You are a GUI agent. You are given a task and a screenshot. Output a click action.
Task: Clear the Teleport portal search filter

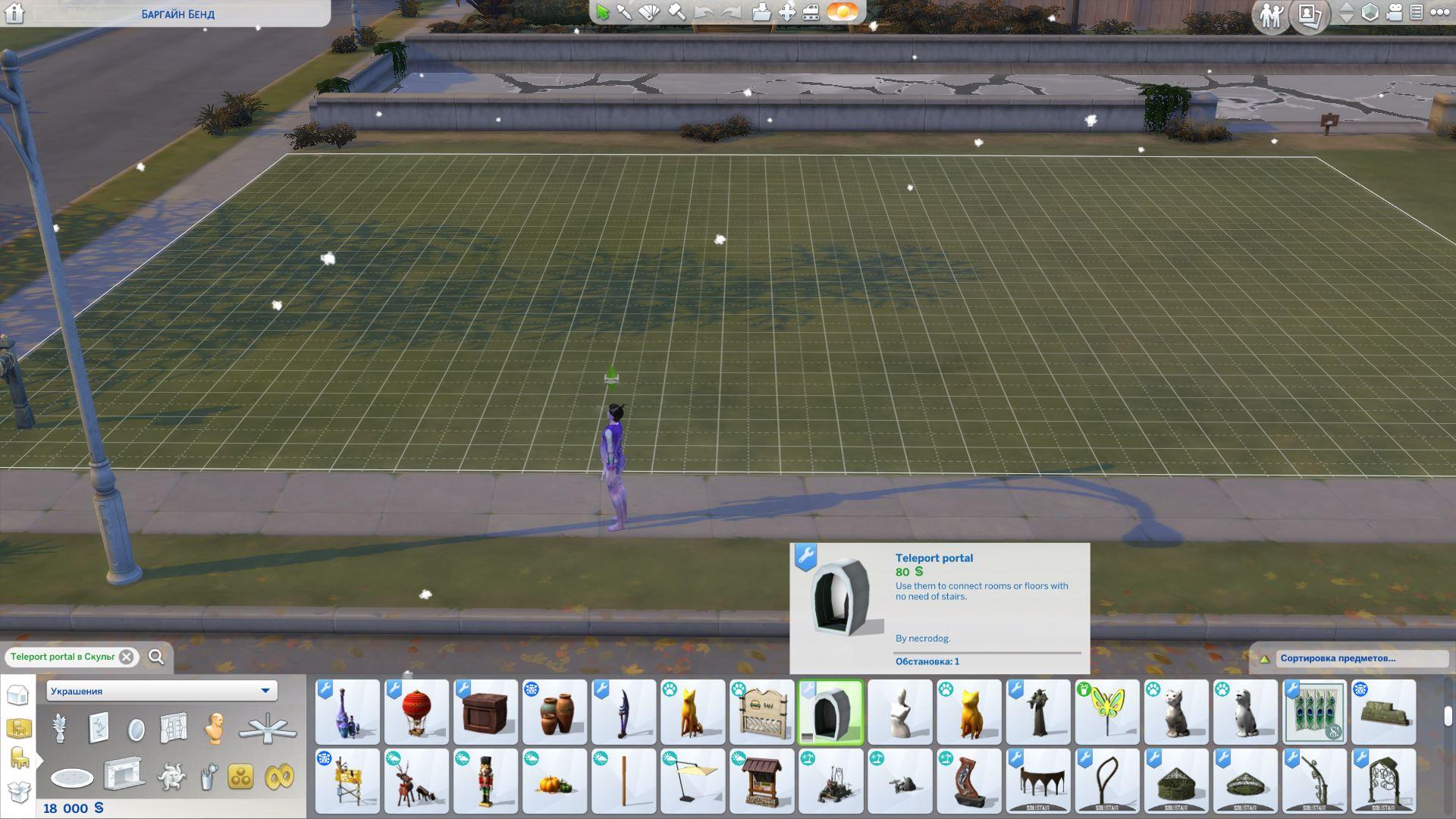[127, 657]
